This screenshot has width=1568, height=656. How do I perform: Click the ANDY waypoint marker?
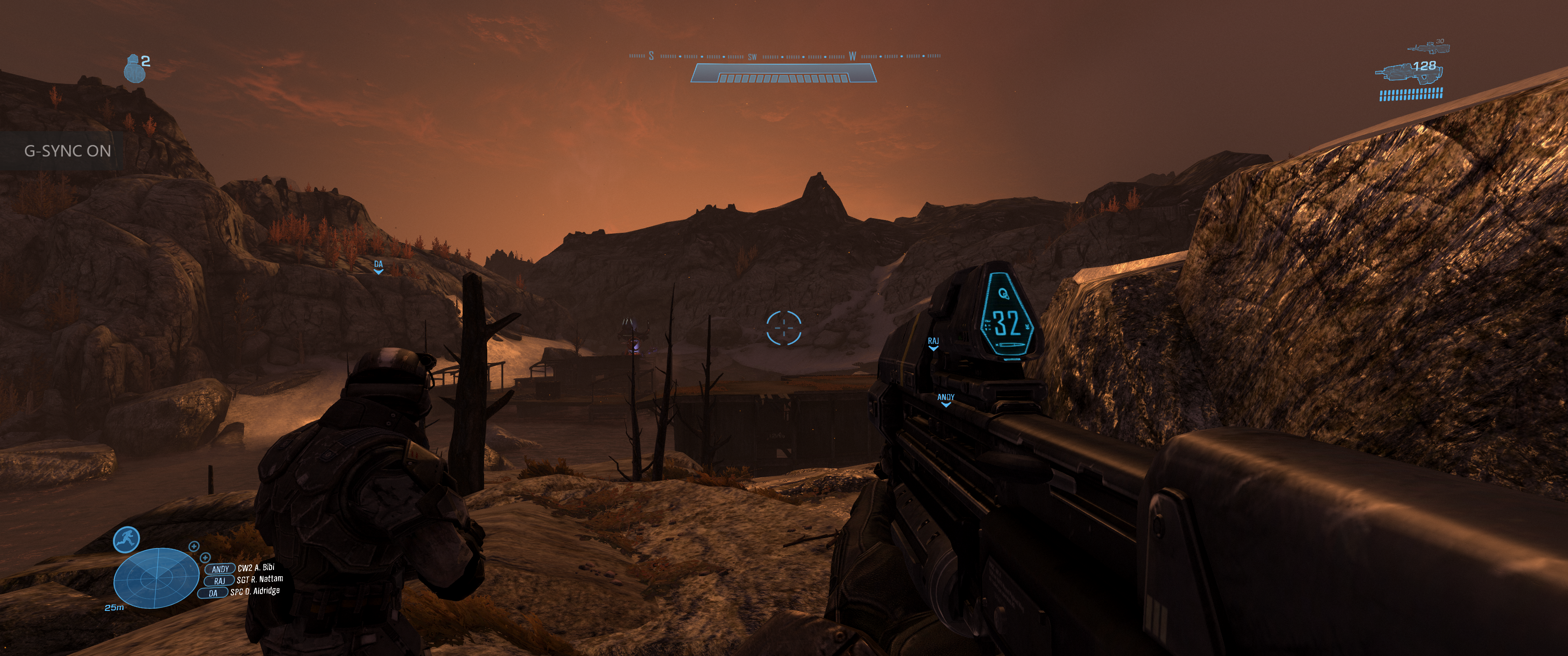(945, 399)
